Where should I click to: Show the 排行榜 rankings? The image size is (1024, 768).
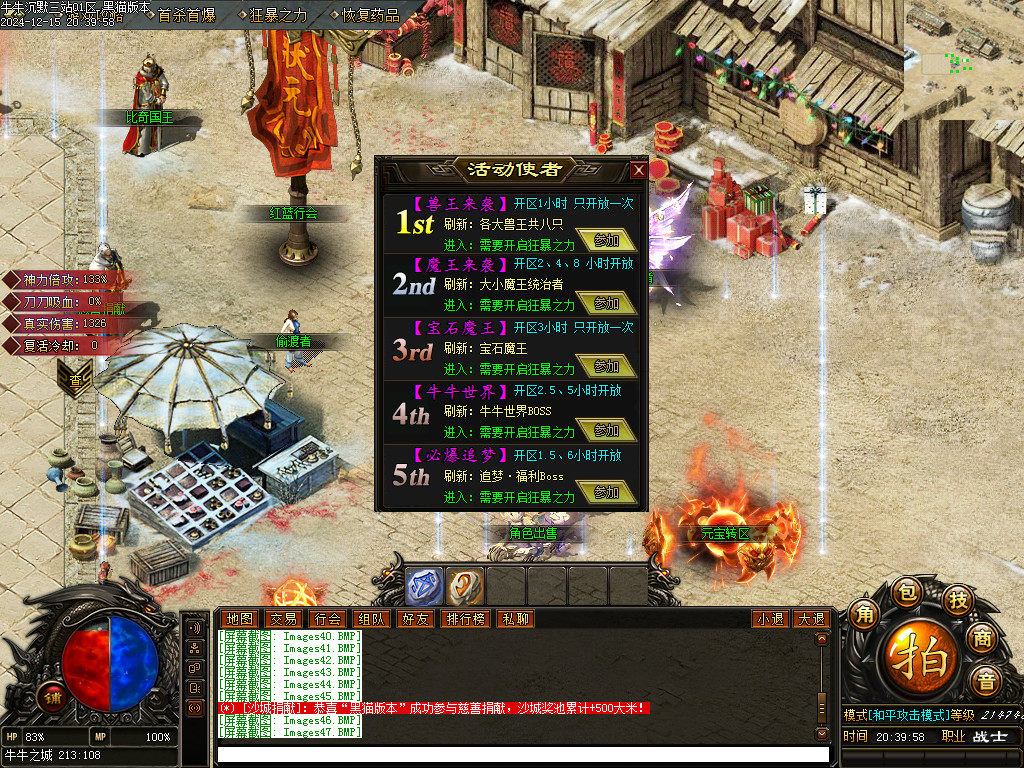click(465, 619)
